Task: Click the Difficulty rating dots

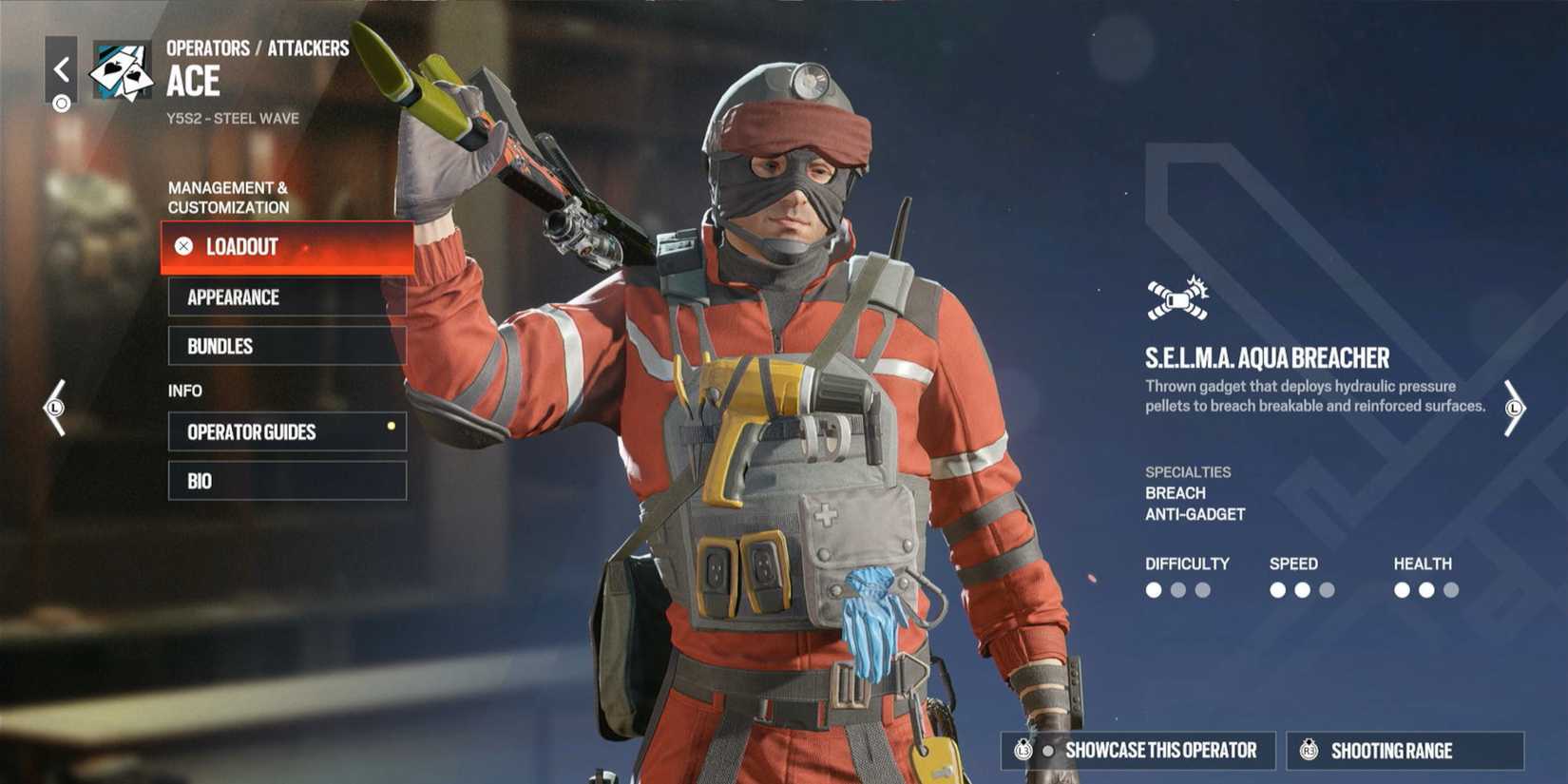Action: [1178, 589]
